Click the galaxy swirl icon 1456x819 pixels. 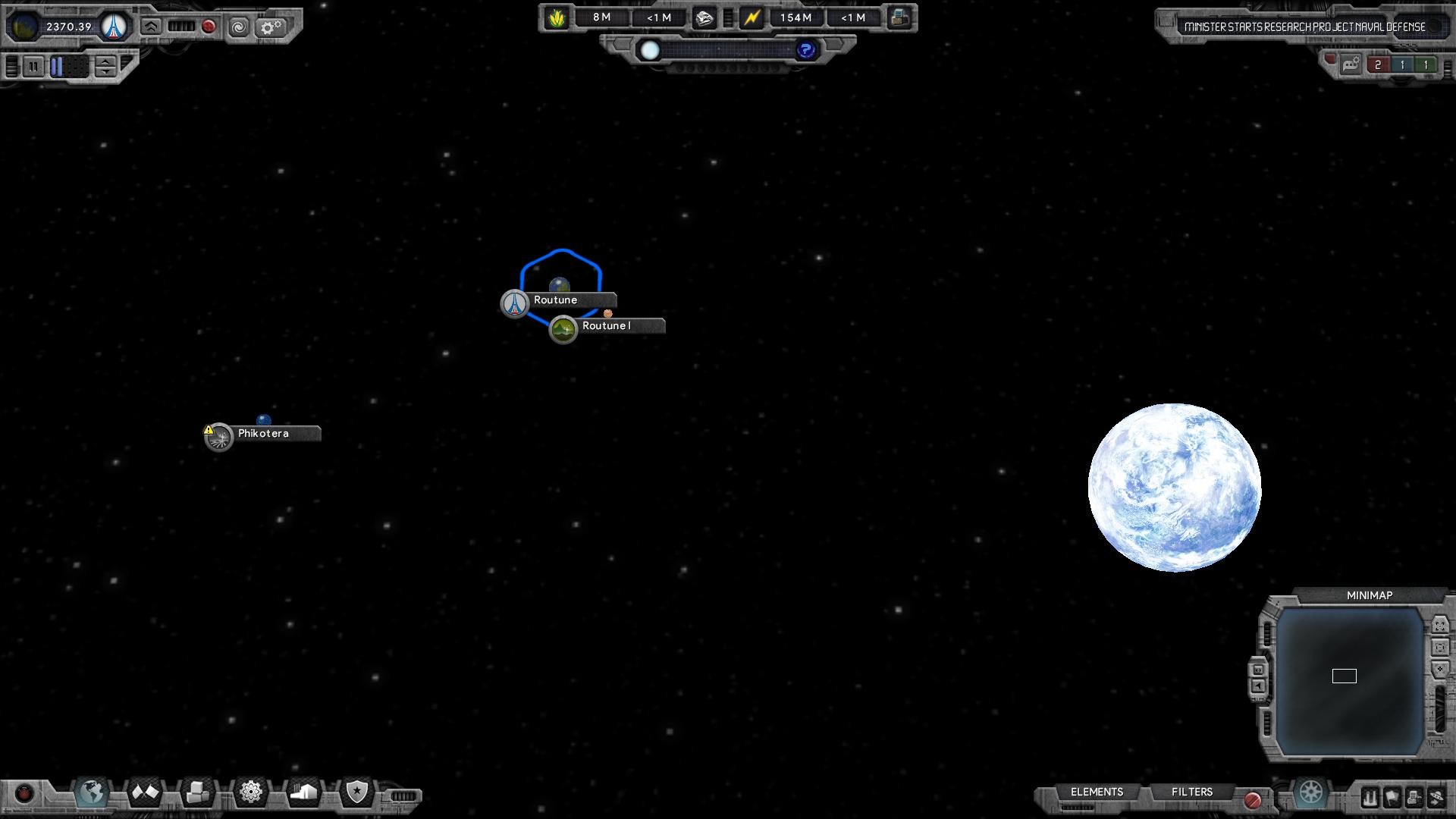pyautogui.click(x=240, y=27)
